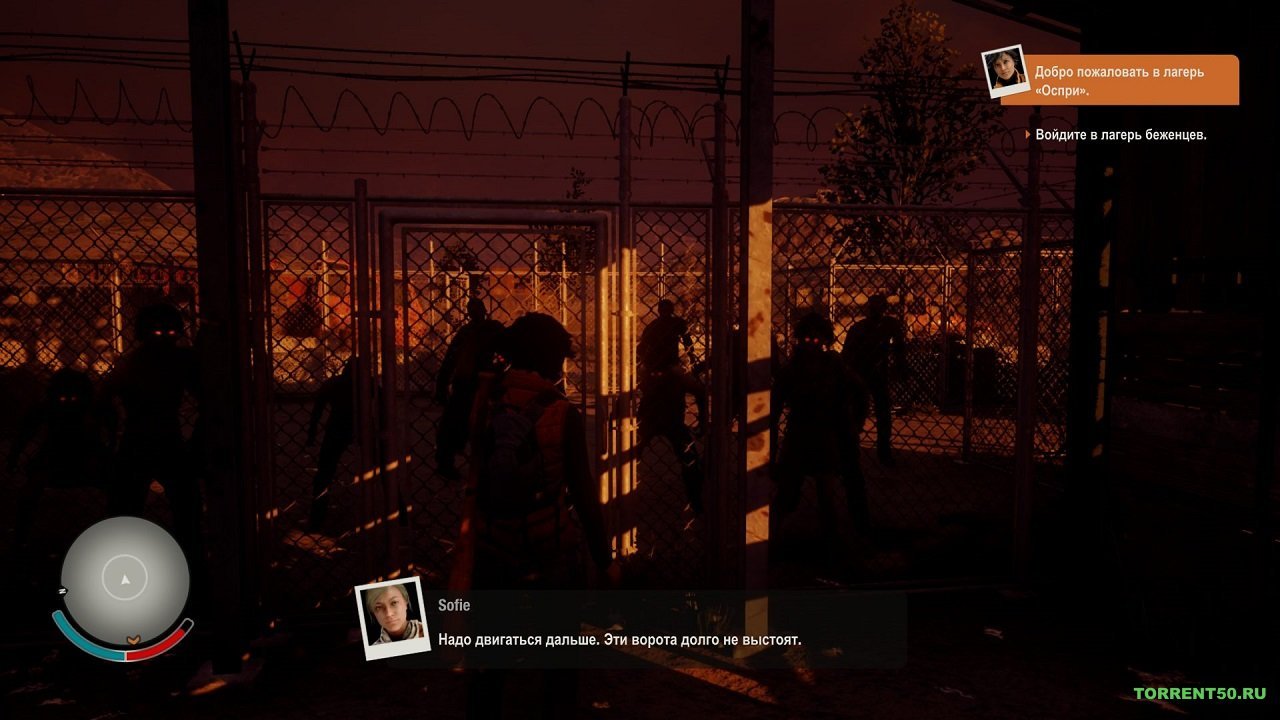
Task: Select the north indicator on the minimap compass
Action: point(61,590)
